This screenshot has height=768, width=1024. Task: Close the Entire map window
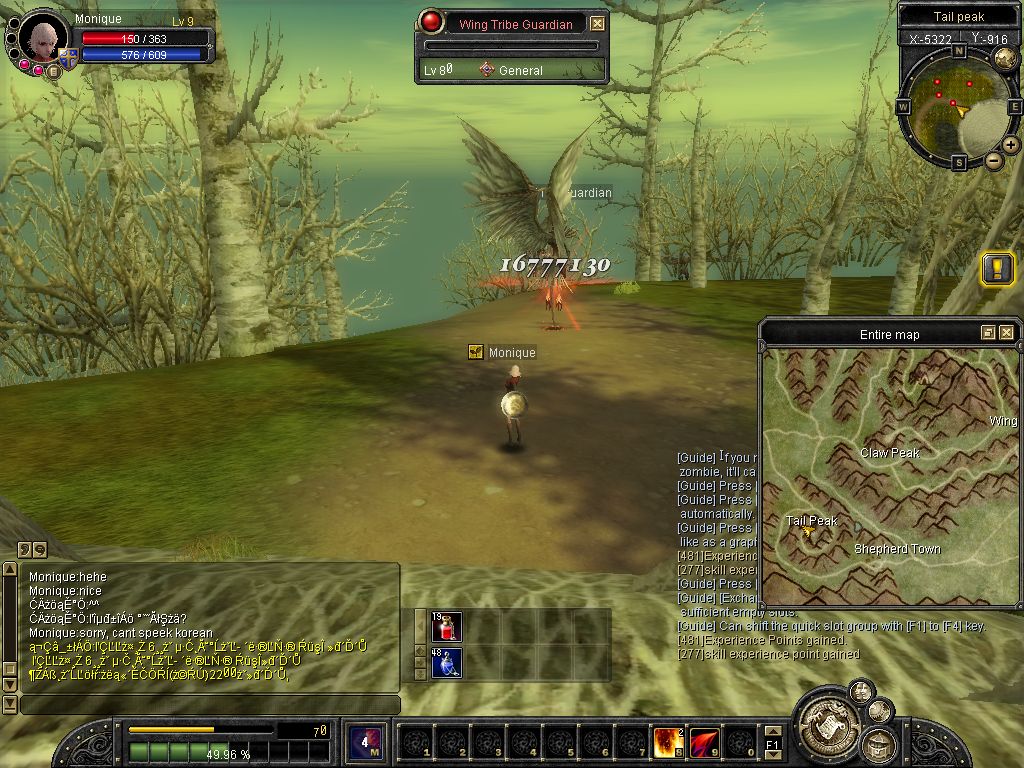coord(1006,333)
